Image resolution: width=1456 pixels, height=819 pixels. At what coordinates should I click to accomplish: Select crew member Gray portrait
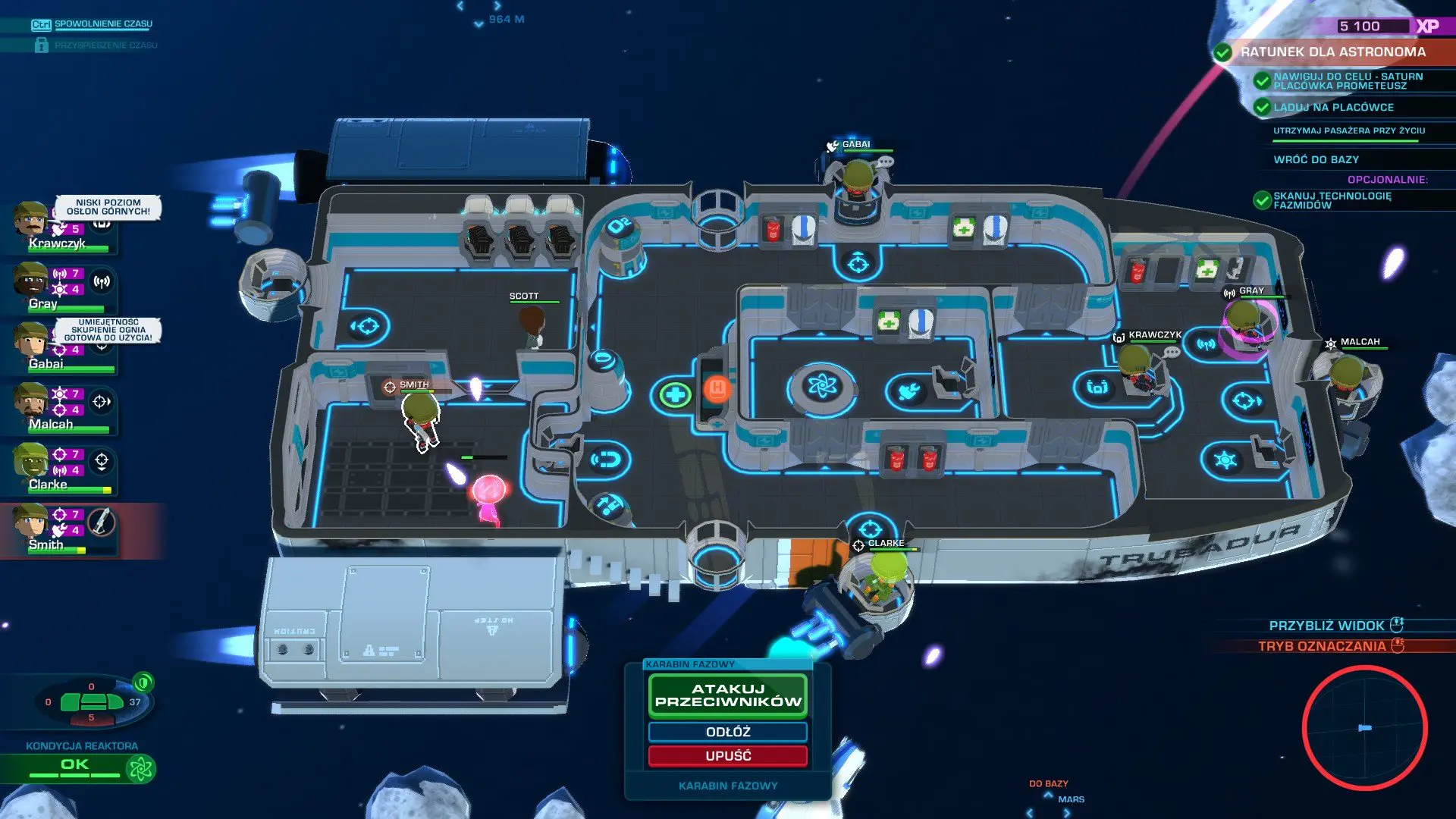[x=30, y=282]
